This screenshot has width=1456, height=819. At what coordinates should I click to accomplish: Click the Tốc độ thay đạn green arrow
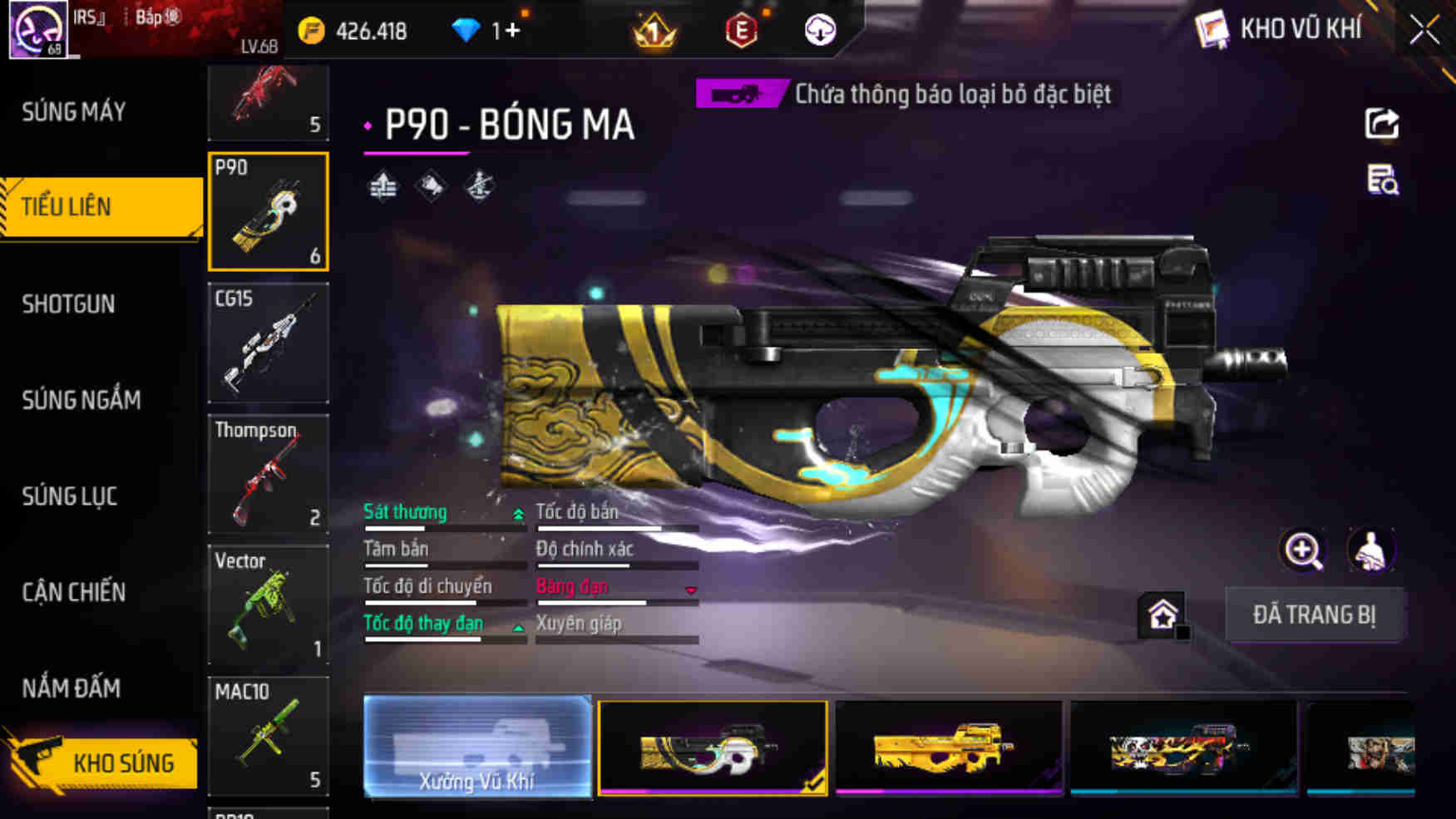[x=517, y=628]
